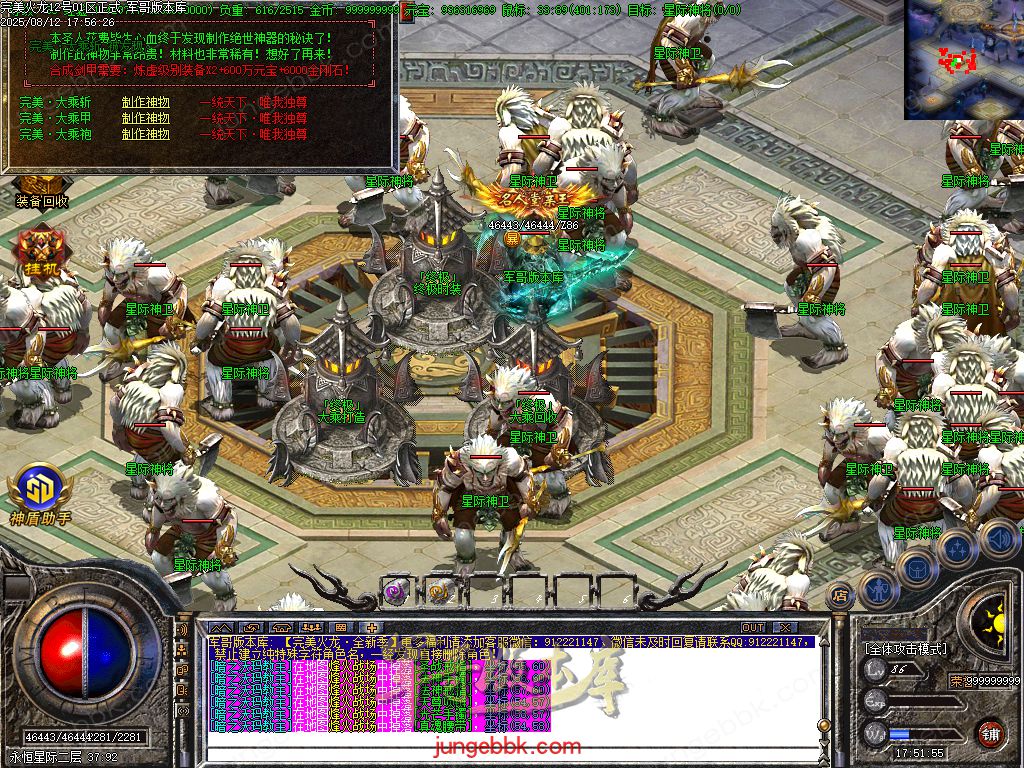Click the chat message window
This screenshot has width=1024, height=768.
pyautogui.click(x=510, y=690)
